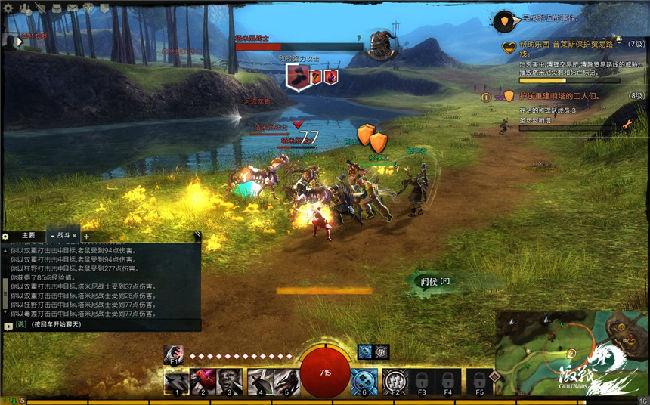Activate weapon skill slot 1
This screenshot has height=405, width=650.
[x=179, y=380]
